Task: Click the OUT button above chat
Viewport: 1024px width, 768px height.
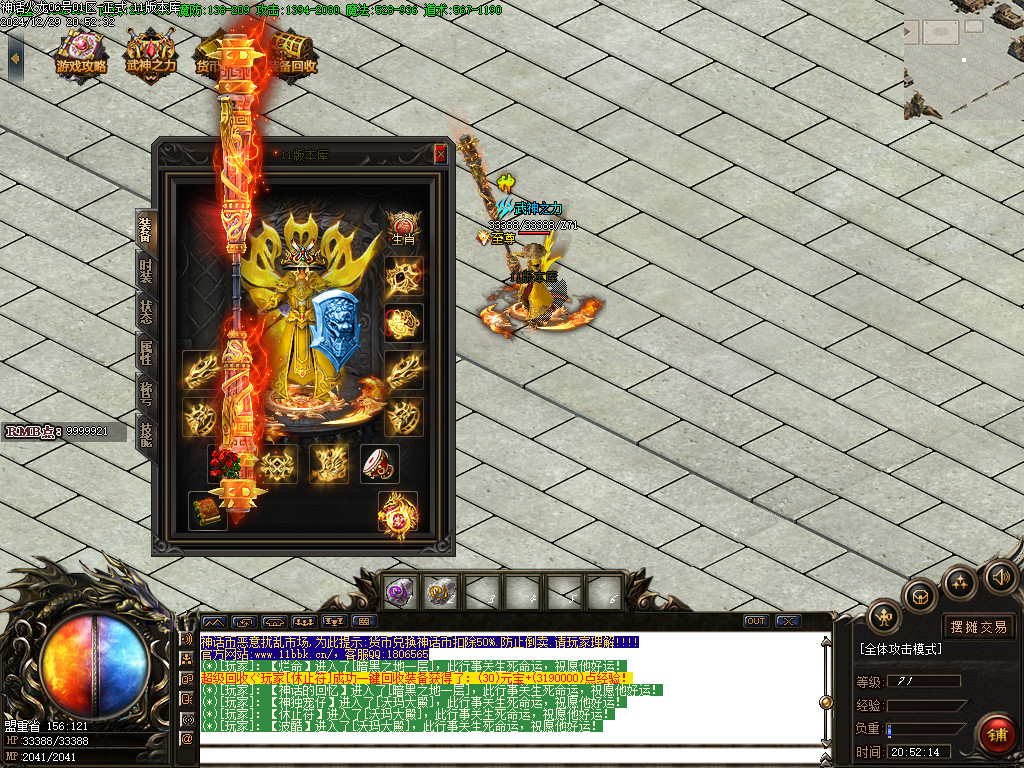Action: click(756, 621)
